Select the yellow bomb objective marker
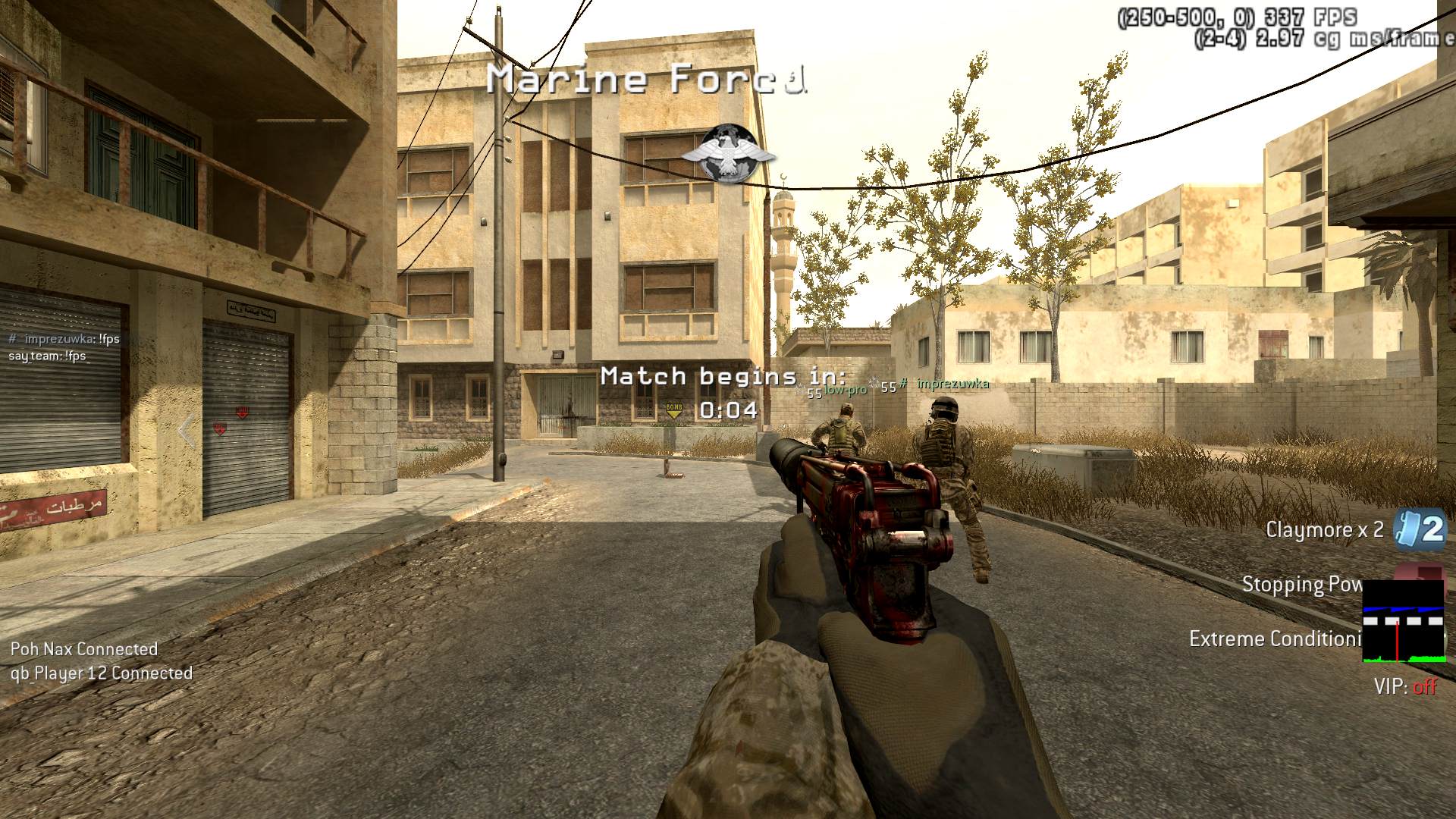 pyautogui.click(x=673, y=410)
